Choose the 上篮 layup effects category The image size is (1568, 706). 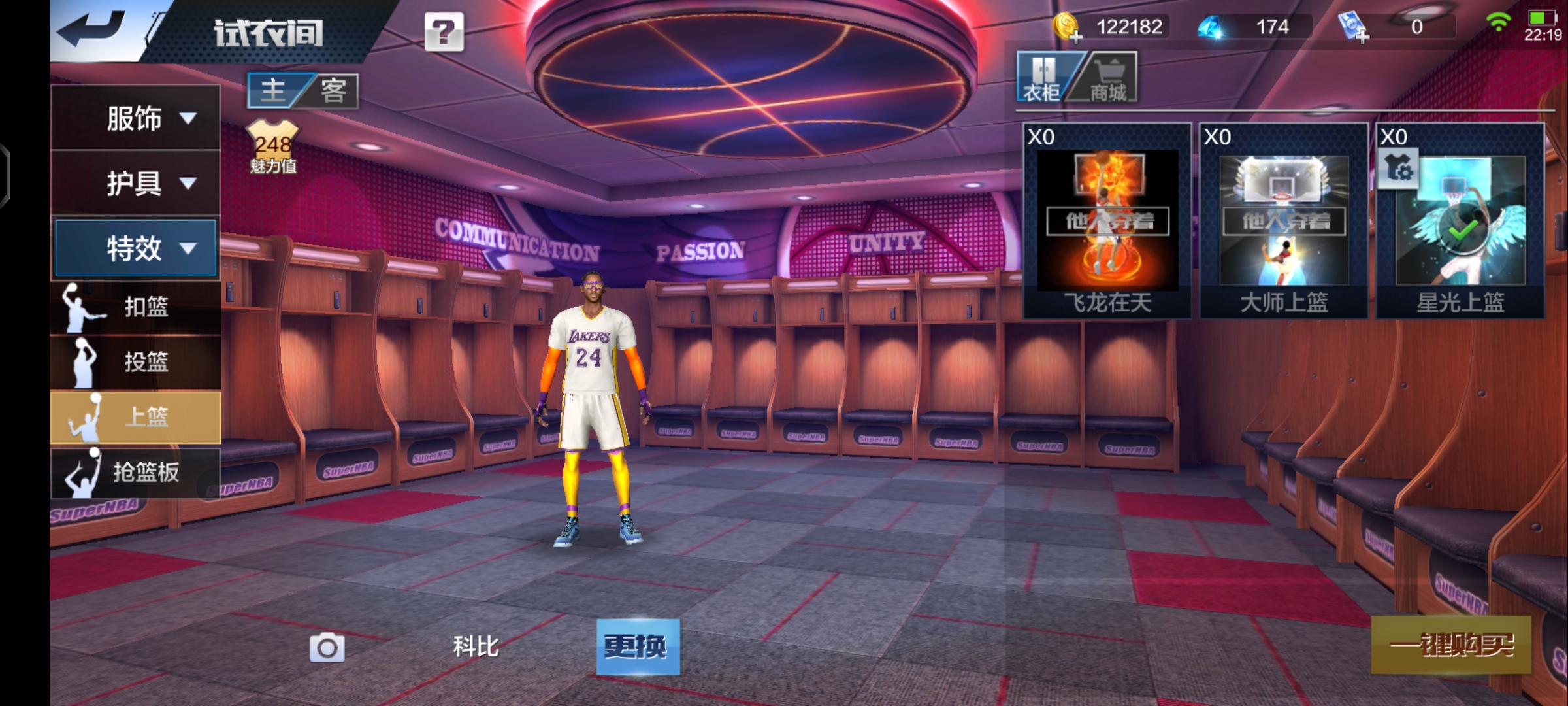pos(135,417)
